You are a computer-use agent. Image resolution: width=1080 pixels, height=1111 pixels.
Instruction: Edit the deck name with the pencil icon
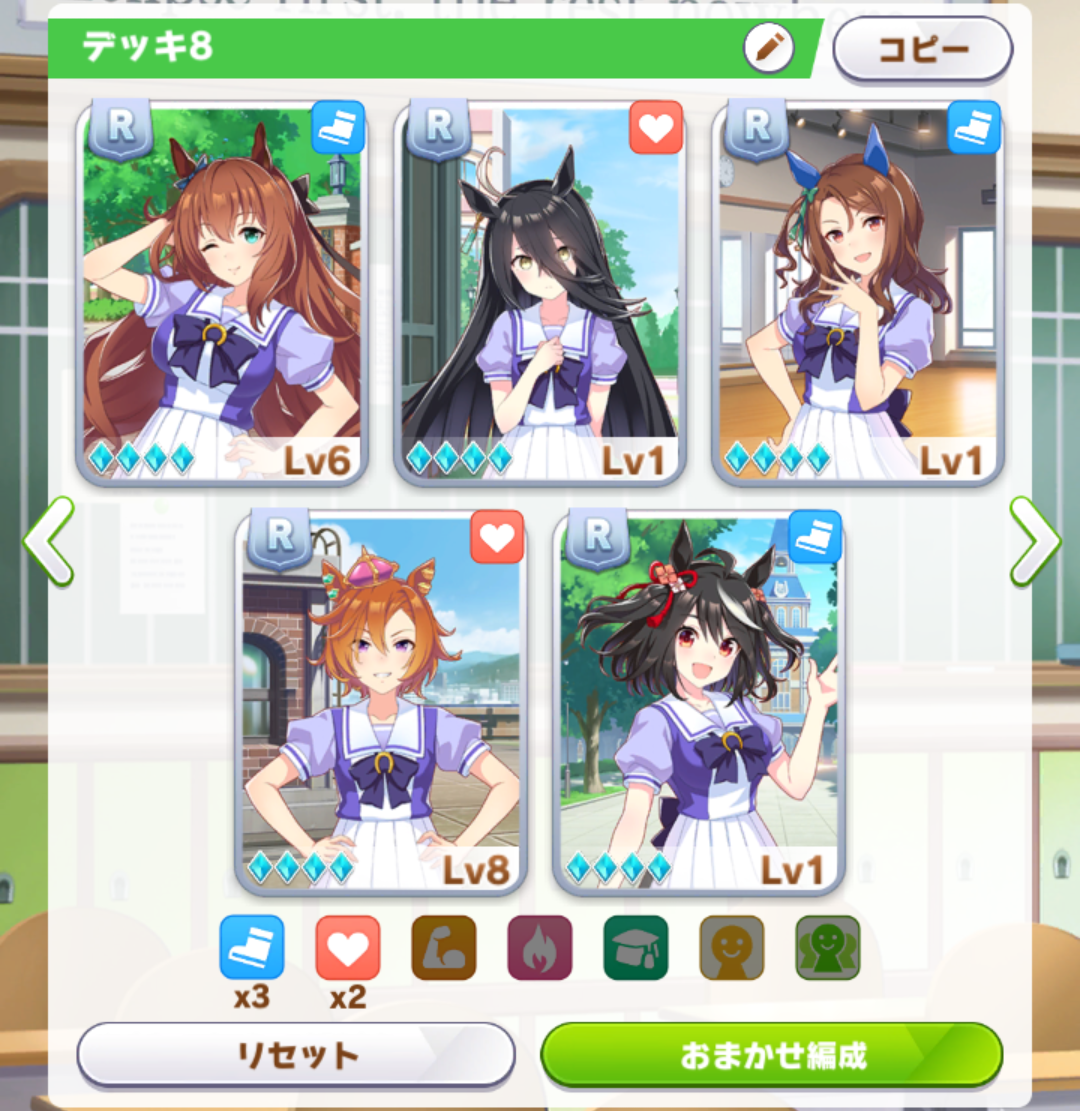coord(768,48)
